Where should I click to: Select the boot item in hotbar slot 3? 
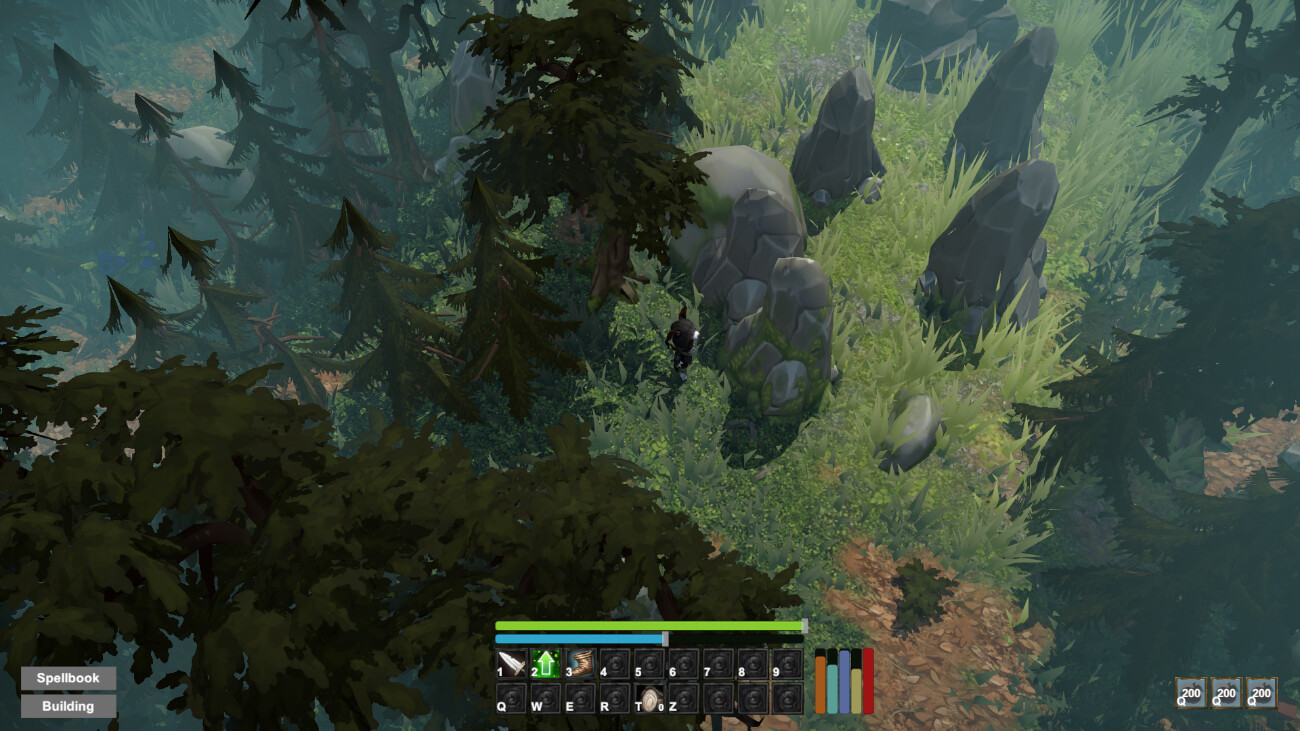tap(580, 662)
